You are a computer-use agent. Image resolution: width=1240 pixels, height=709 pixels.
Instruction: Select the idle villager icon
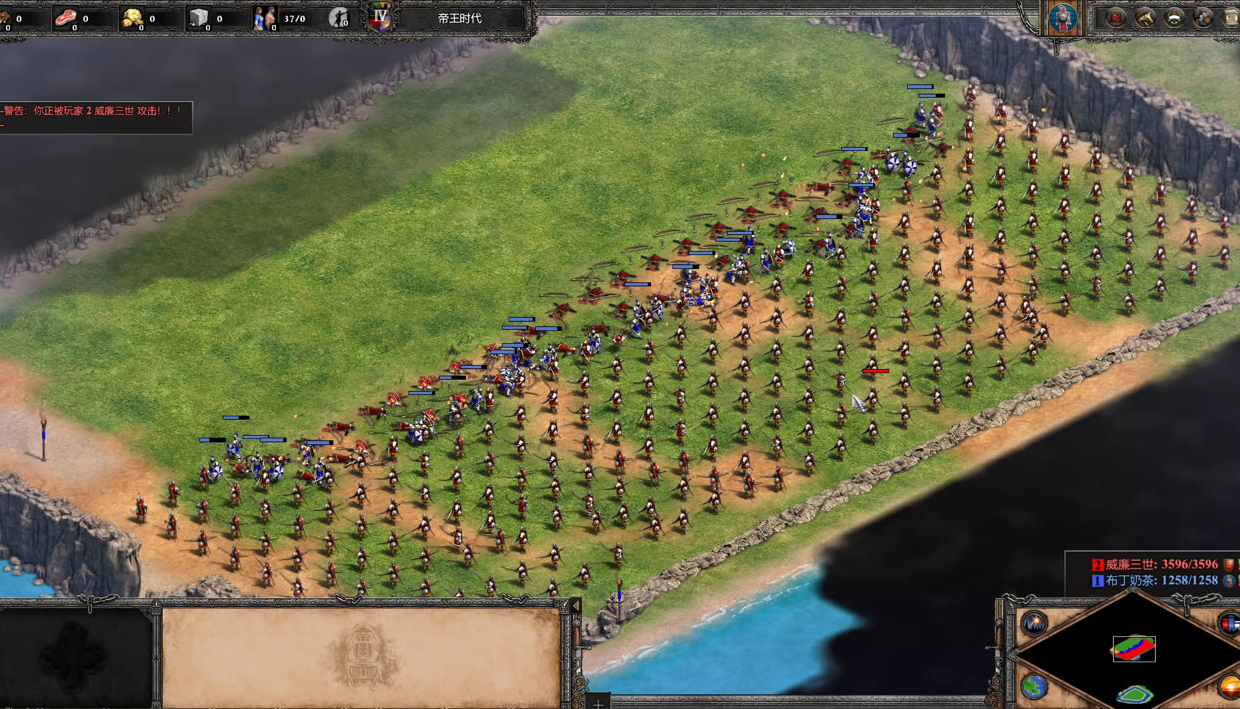pos(339,17)
